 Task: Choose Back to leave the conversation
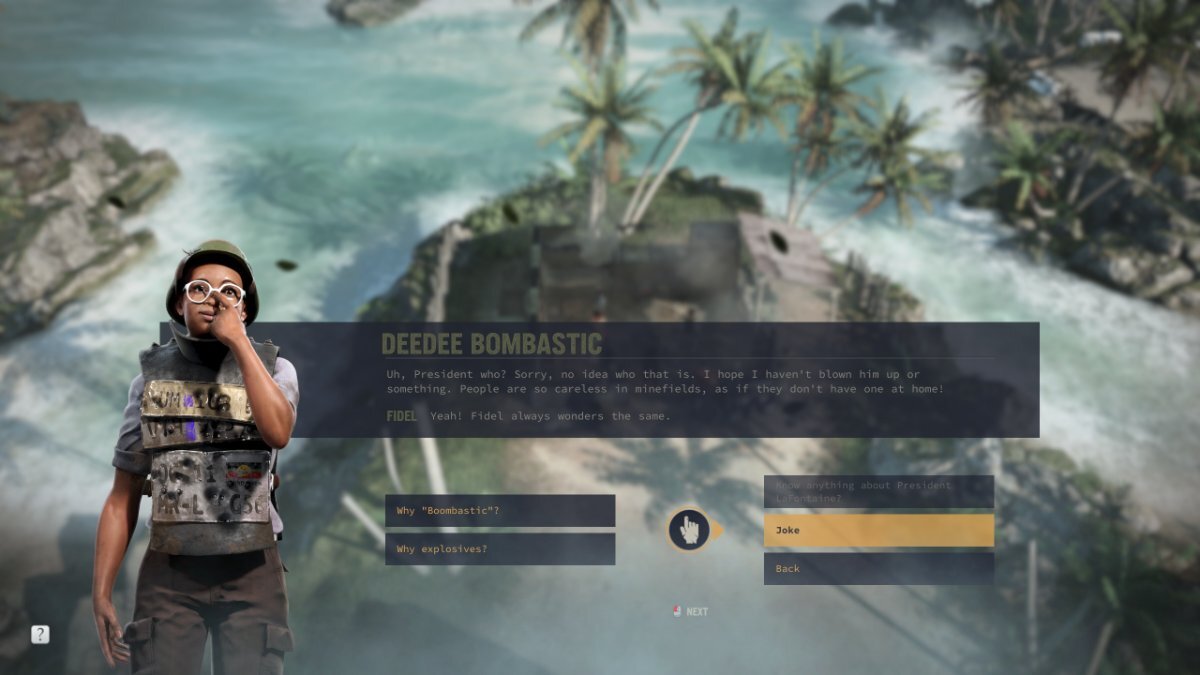[878, 568]
